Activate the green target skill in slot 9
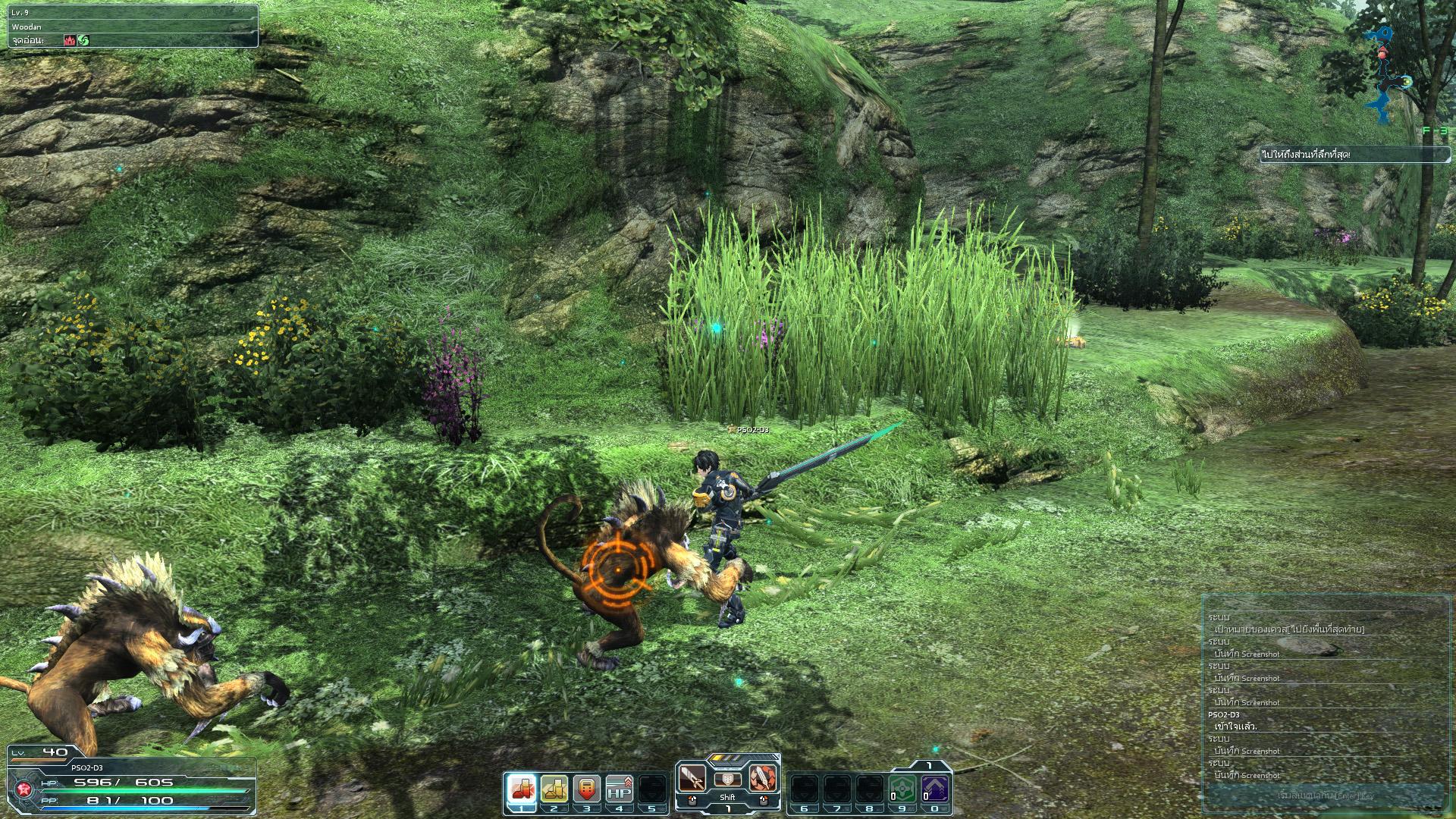 [902, 789]
